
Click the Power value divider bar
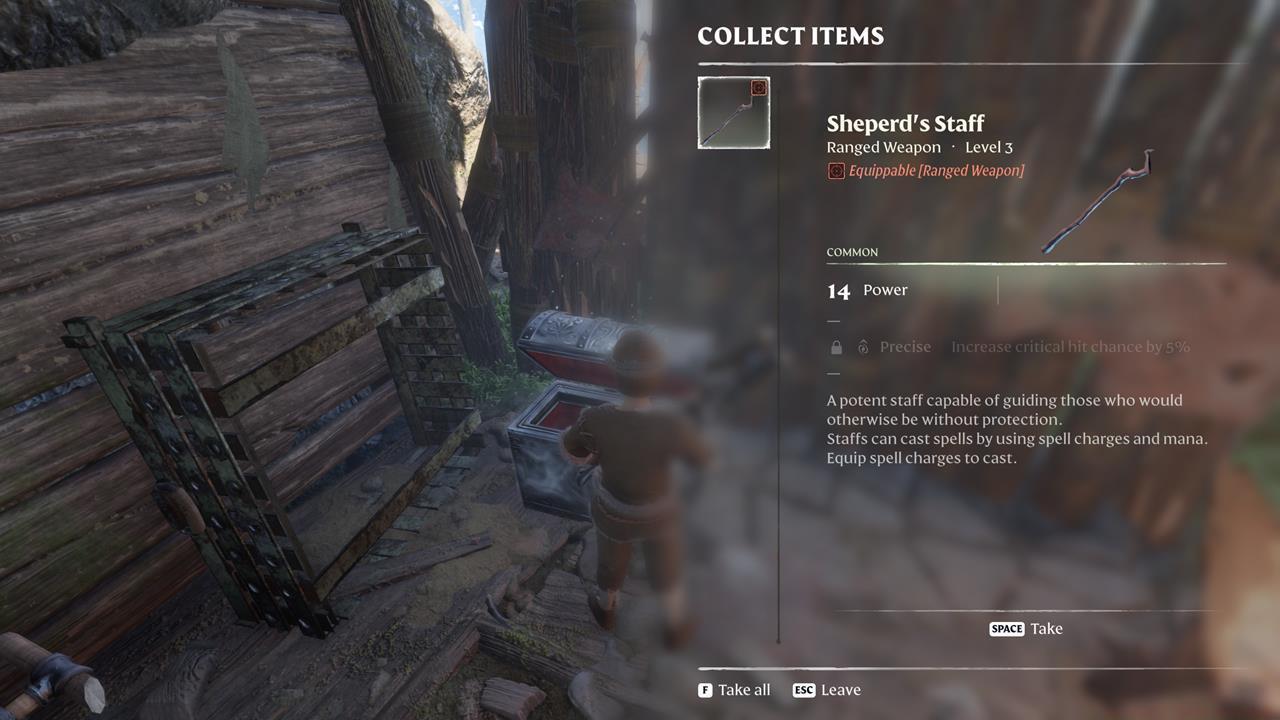pos(997,290)
